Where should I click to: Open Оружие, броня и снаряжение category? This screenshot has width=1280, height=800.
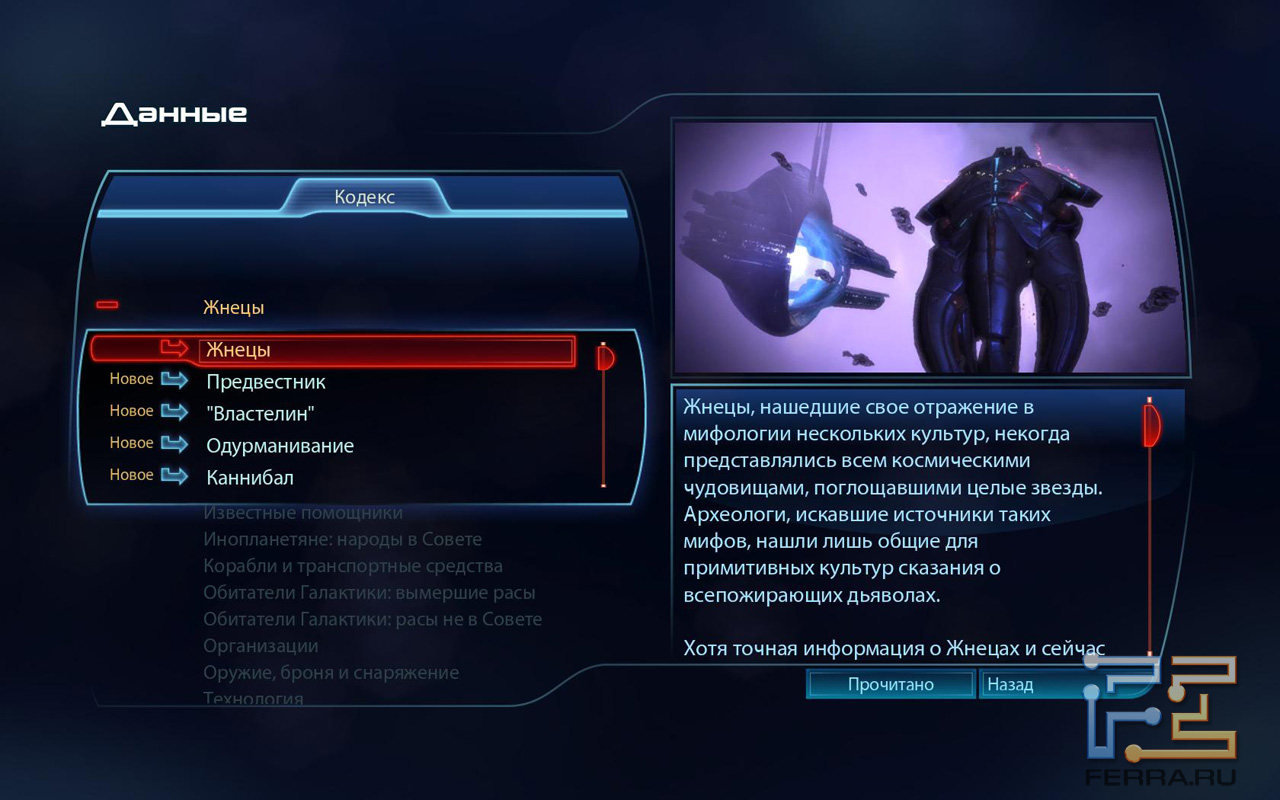pyautogui.click(x=331, y=673)
